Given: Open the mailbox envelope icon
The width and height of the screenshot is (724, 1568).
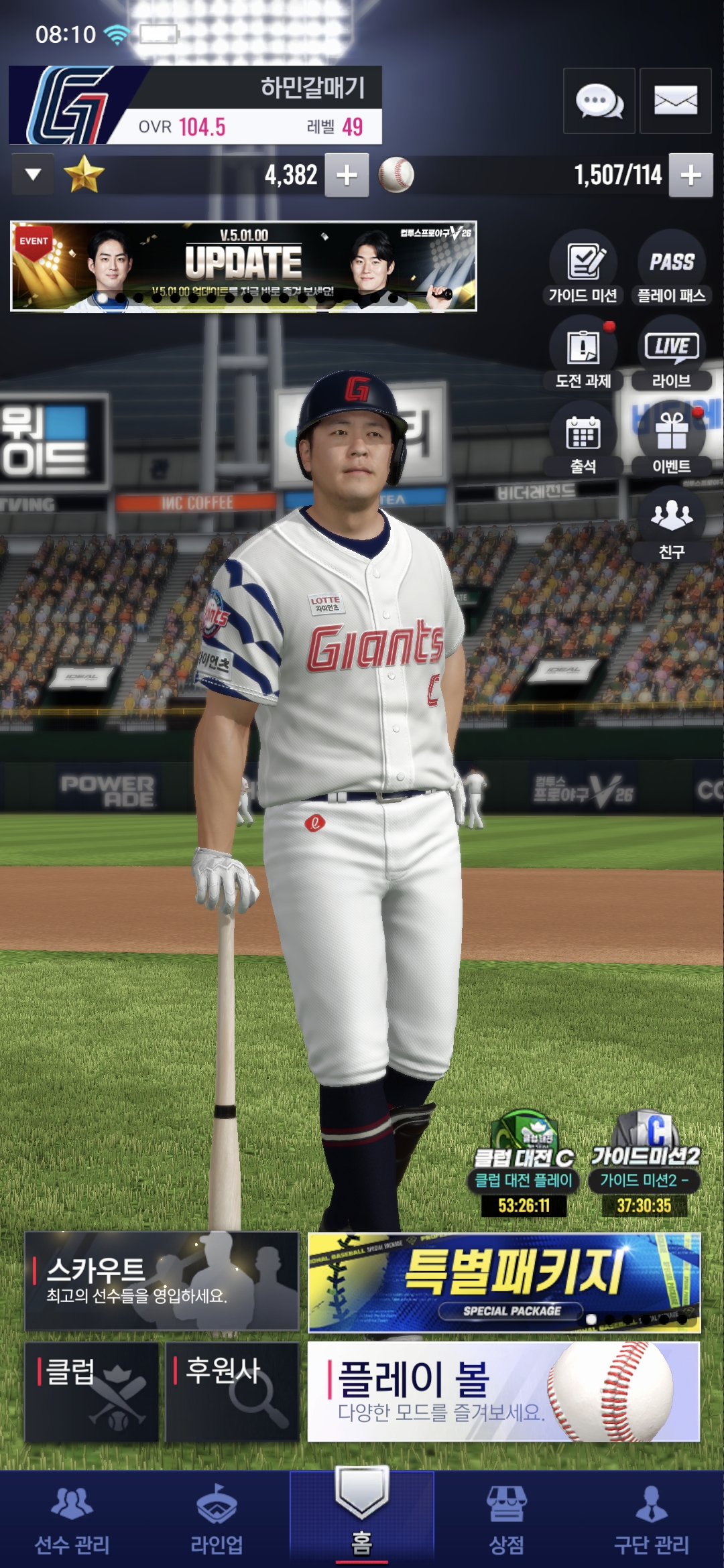Looking at the screenshot, I should 675,101.
